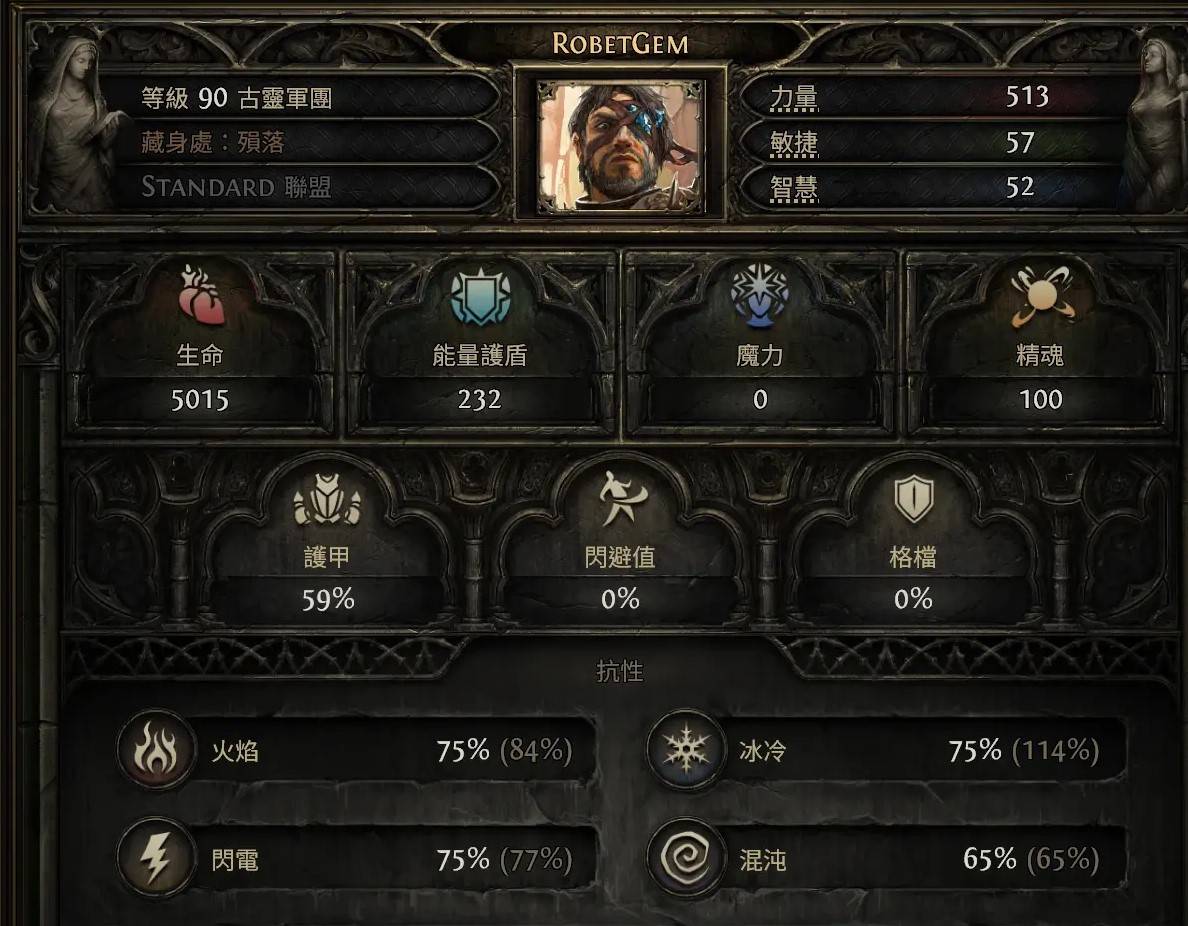Select the 力量 strength attribute label

[794, 98]
